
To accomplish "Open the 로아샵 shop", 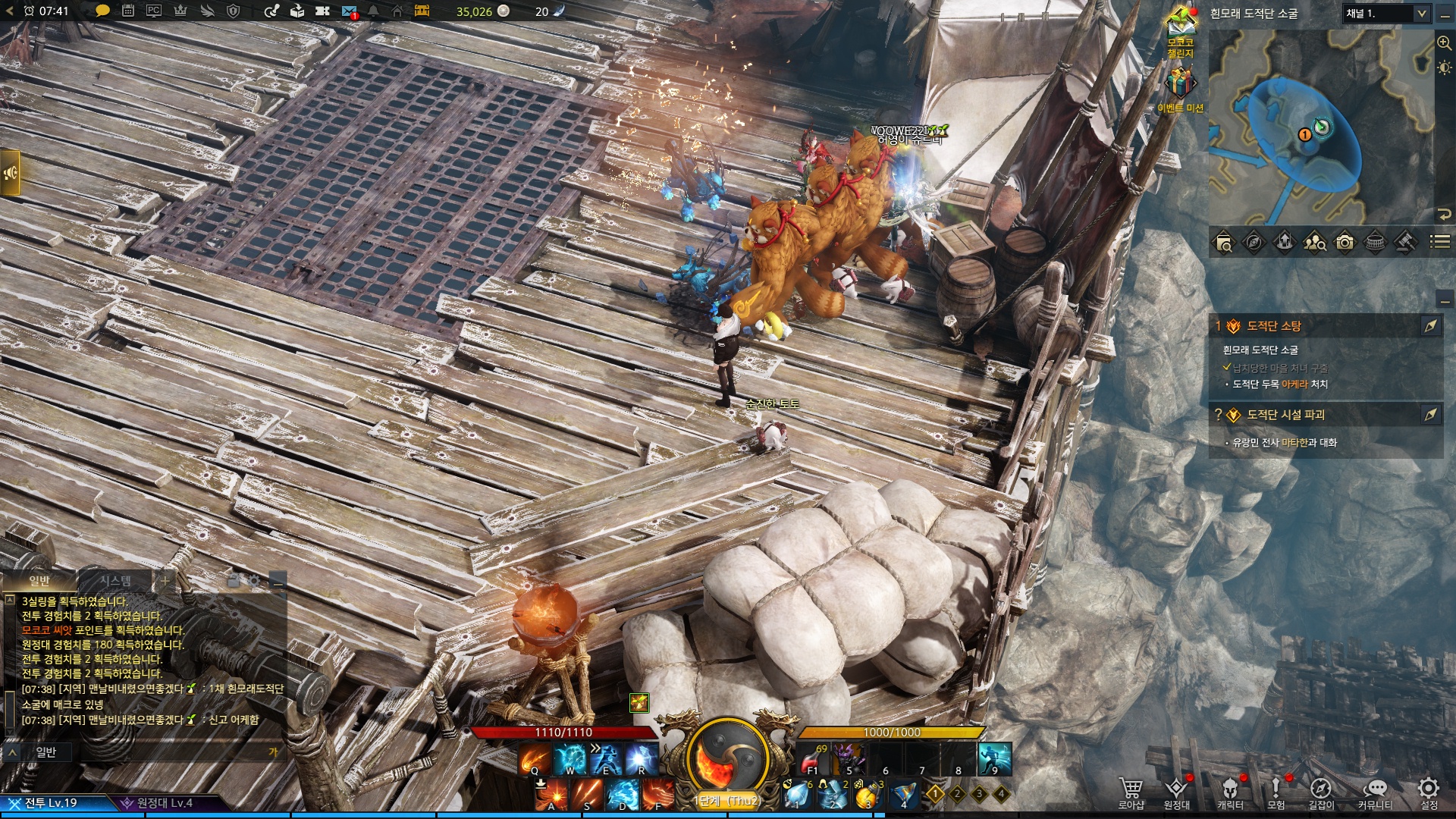I will pos(1131,791).
